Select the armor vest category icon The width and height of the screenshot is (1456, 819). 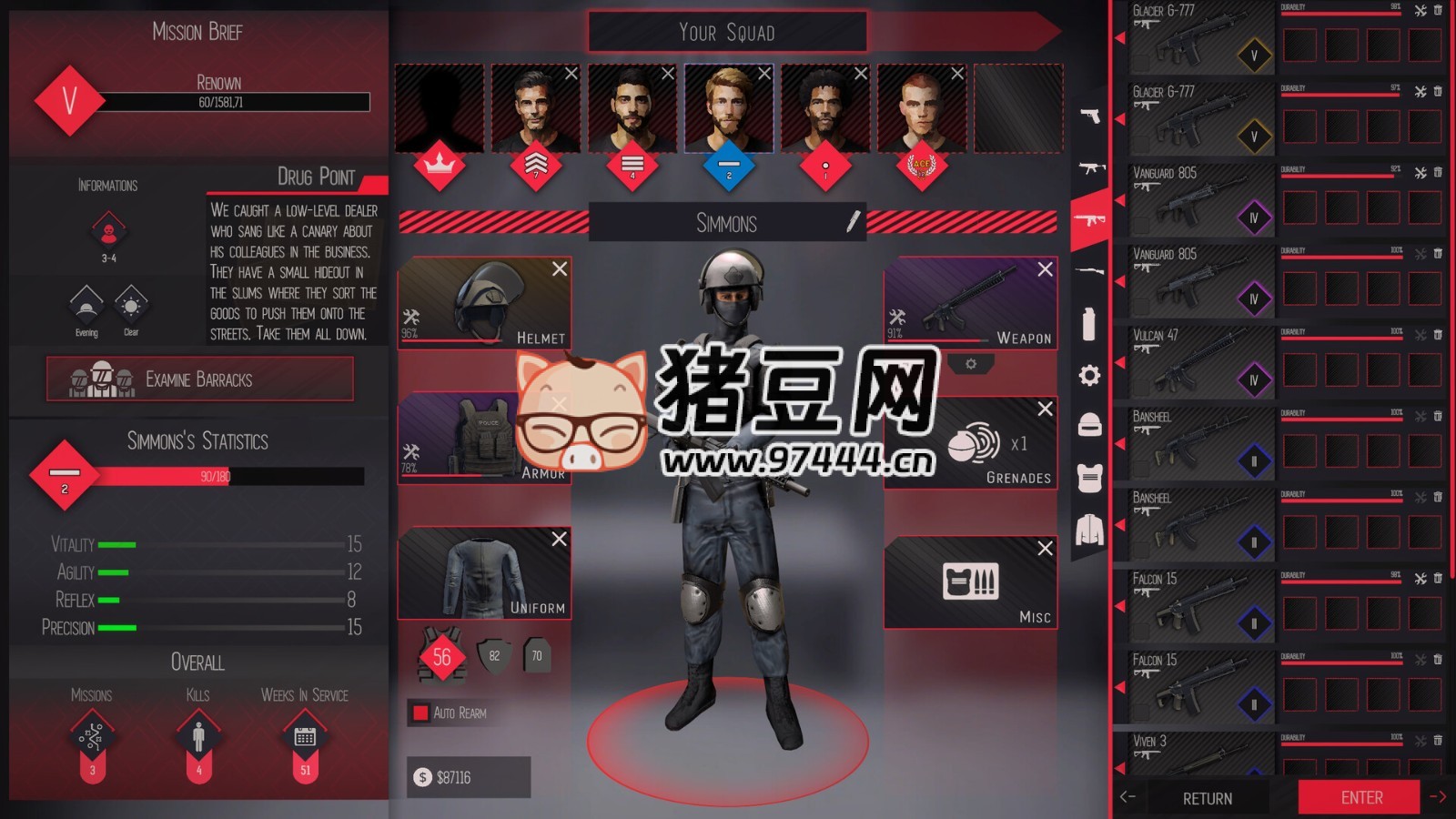pyautogui.click(x=1088, y=477)
